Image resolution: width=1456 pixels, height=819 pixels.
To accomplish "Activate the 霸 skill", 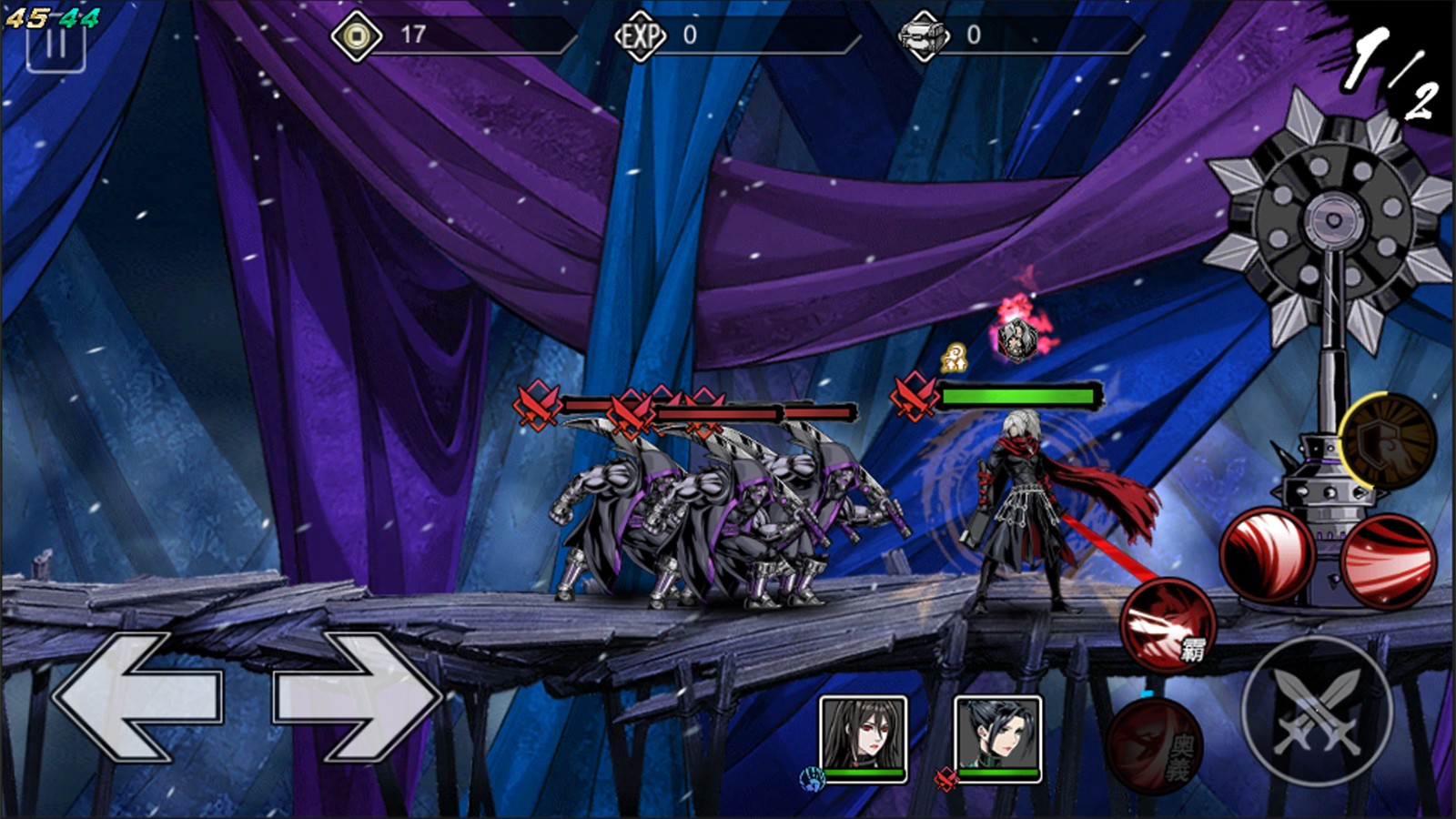I will pos(1168,625).
